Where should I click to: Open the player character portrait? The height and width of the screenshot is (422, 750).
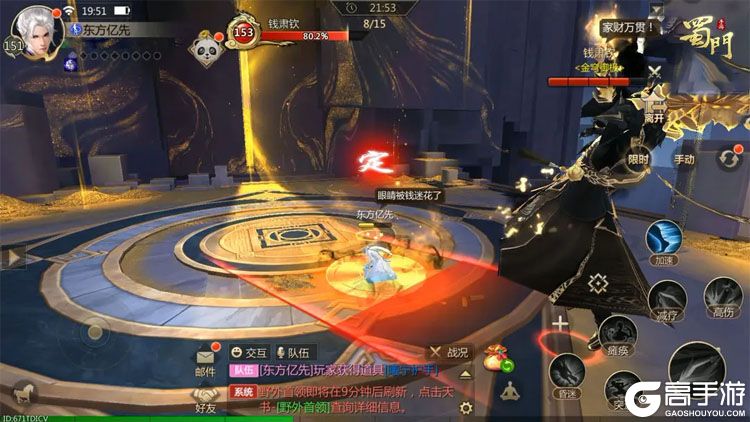coord(36,31)
